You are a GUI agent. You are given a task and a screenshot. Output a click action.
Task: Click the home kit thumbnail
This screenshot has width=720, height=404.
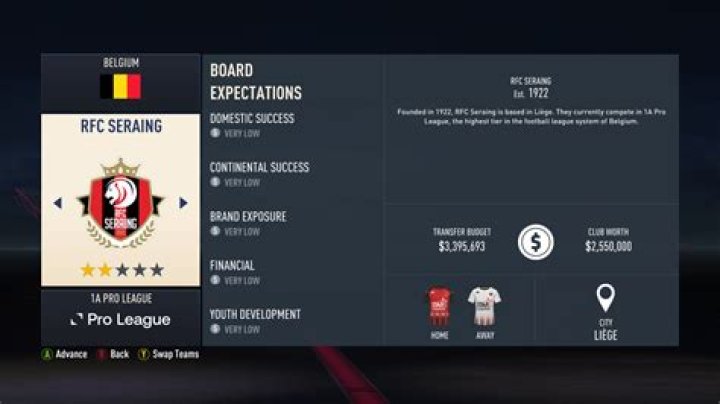click(x=439, y=306)
